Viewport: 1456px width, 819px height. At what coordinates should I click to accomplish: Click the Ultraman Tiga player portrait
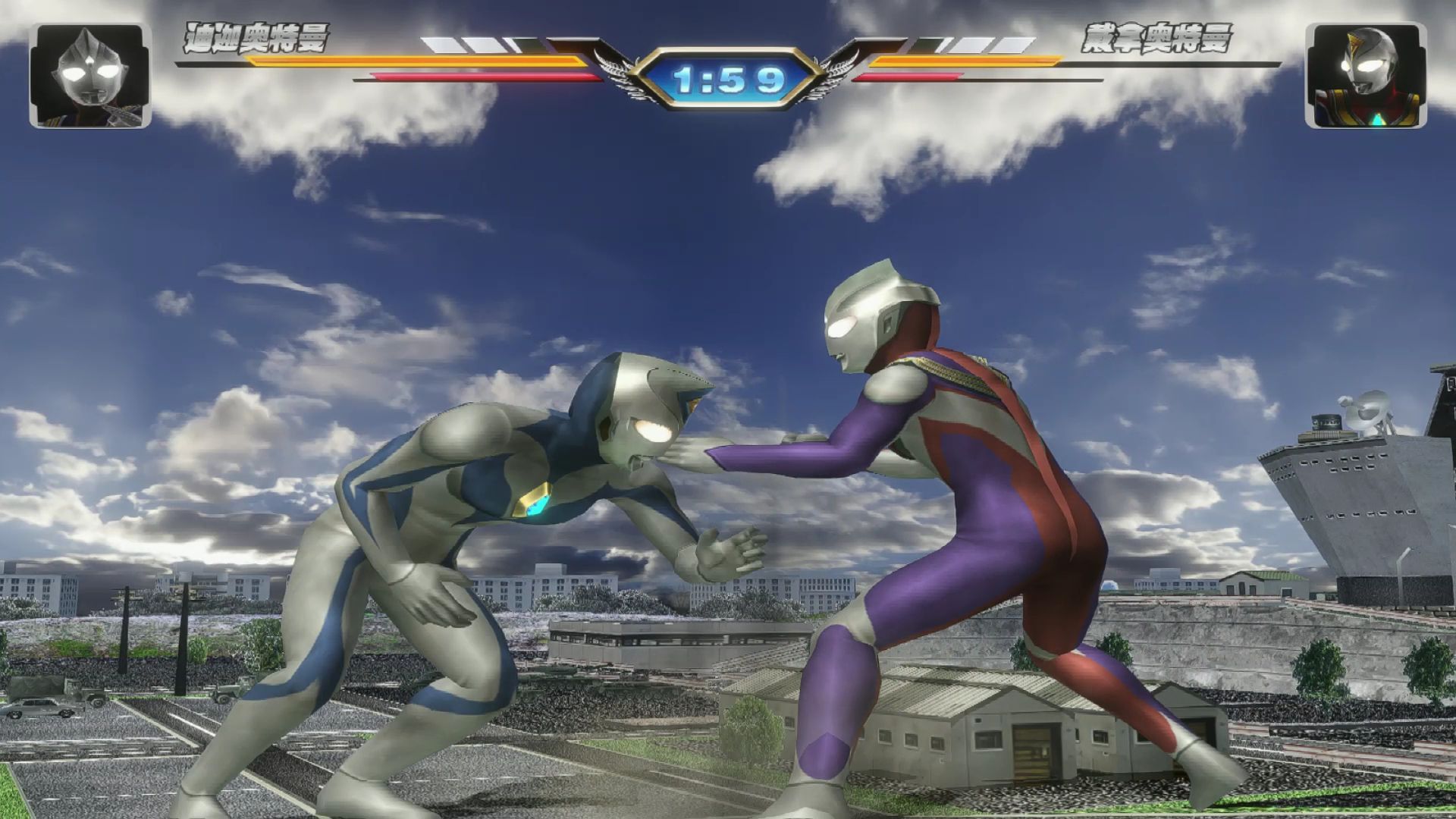90,75
